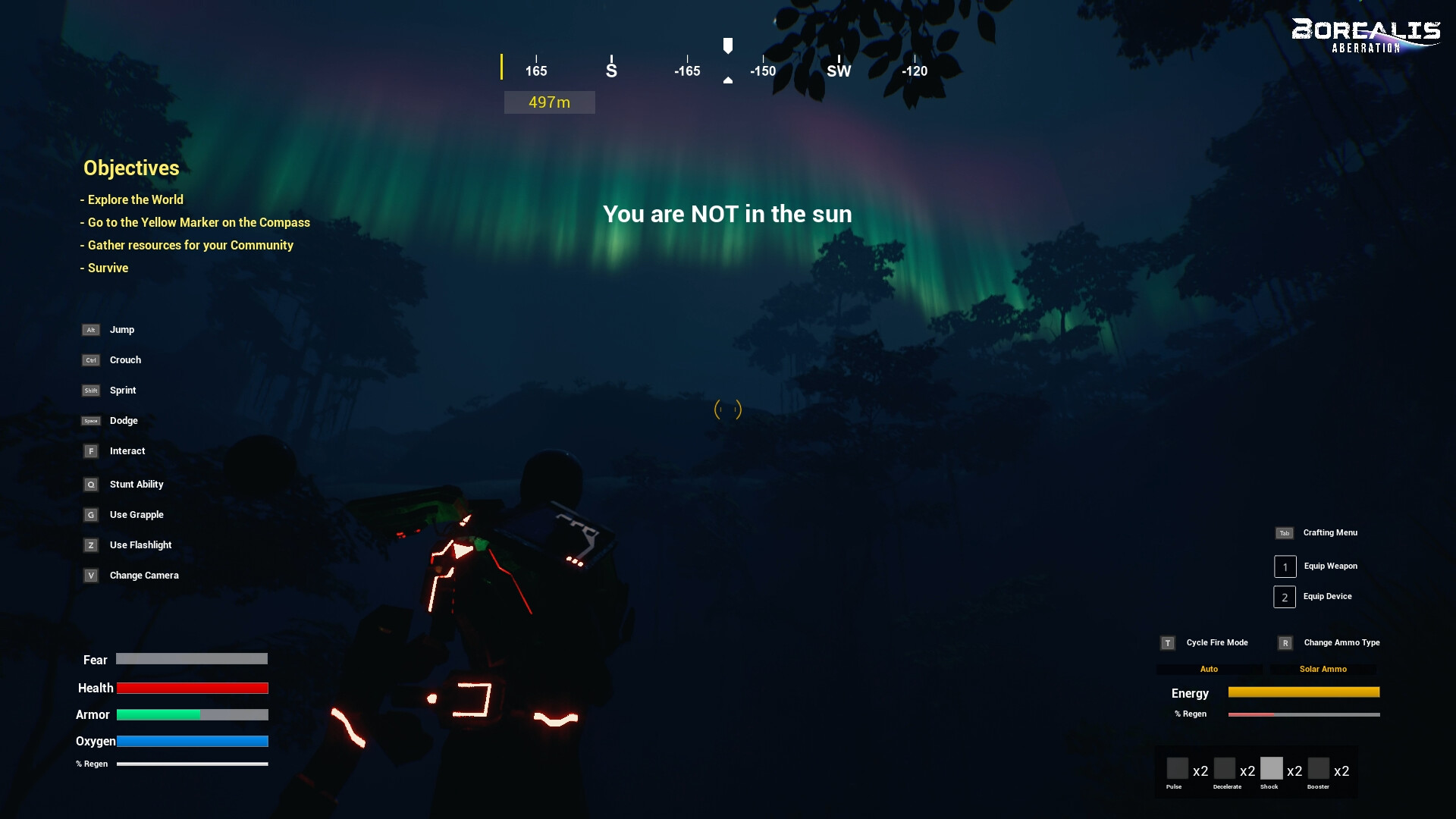This screenshot has width=1456, height=819.
Task: Click the G key icon for Use Grapple
Action: (x=91, y=515)
